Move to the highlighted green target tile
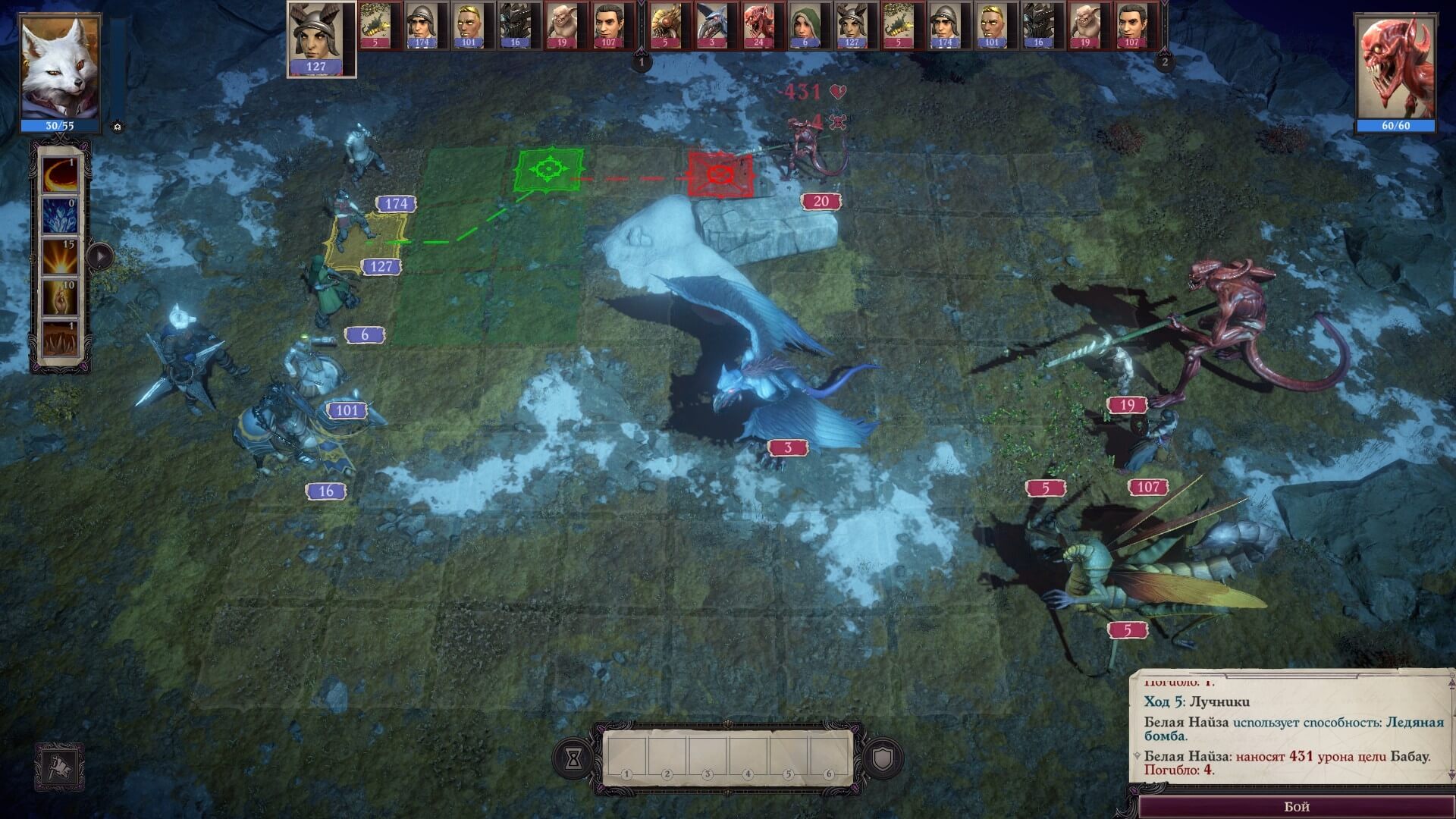The image size is (1456, 819). 549,170
